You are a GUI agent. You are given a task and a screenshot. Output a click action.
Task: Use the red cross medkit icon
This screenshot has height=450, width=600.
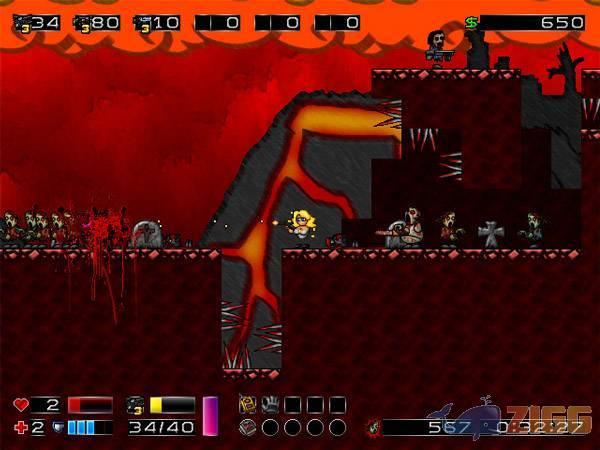tap(21, 428)
